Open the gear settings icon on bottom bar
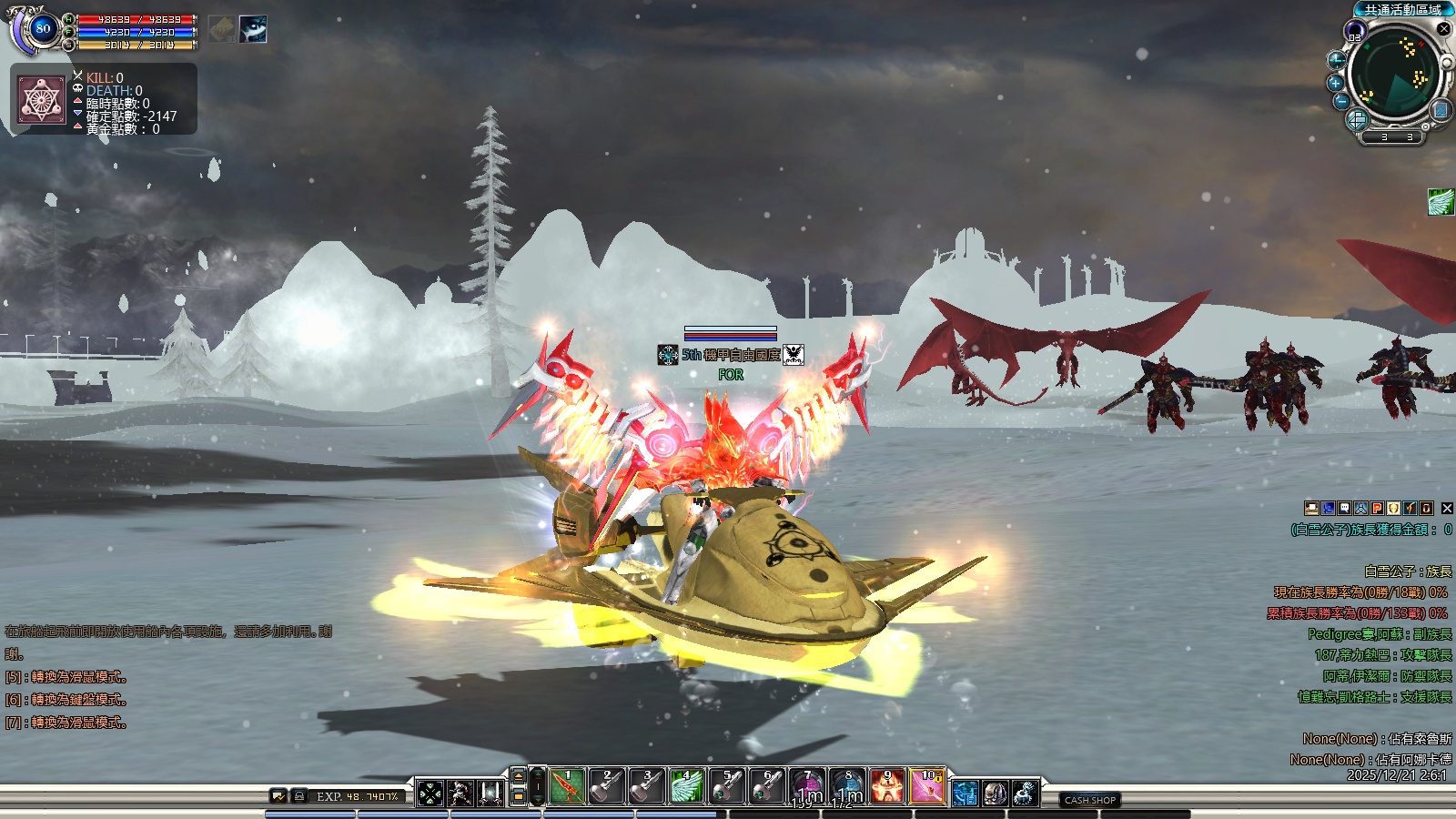Screen dimensions: 1456x819 pos(1025,794)
